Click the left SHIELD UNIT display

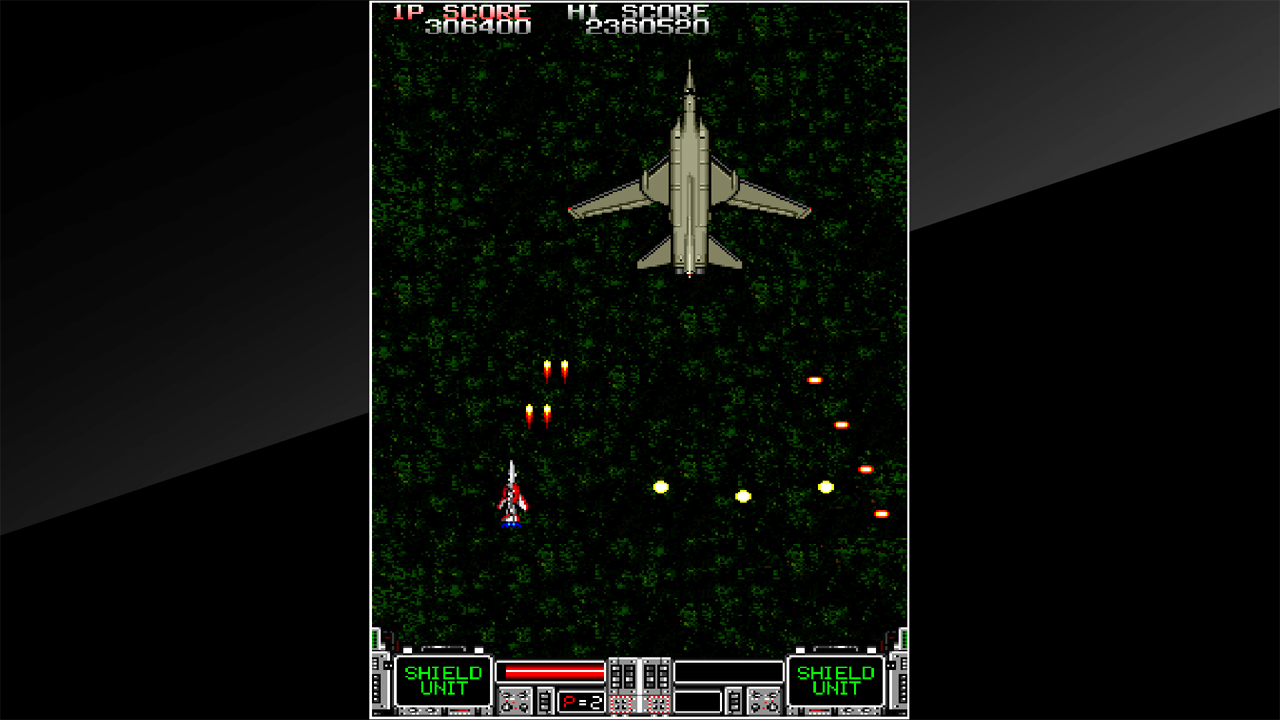[443, 679]
